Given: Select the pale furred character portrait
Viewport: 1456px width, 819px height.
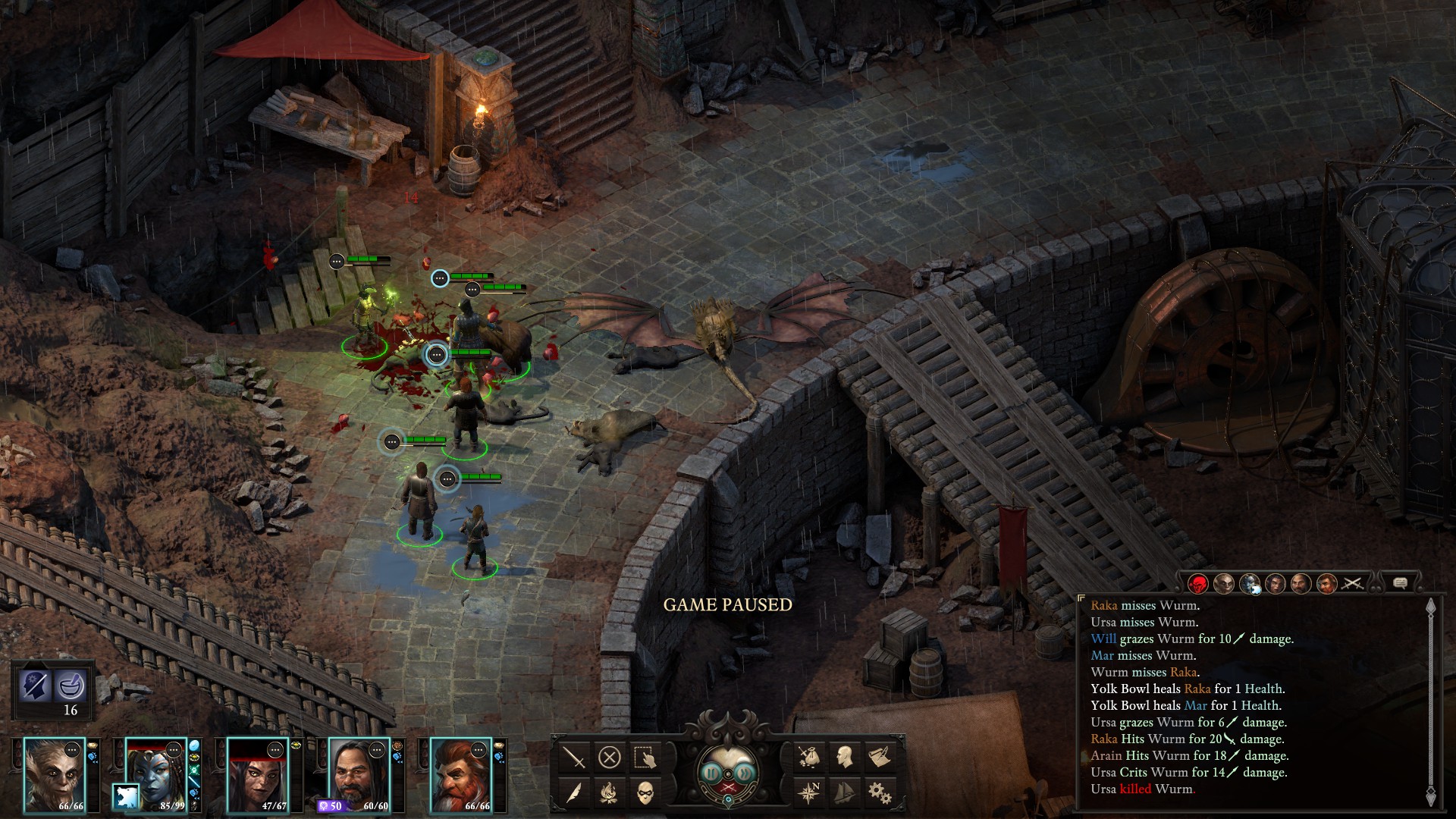Looking at the screenshot, I should click(x=55, y=773).
